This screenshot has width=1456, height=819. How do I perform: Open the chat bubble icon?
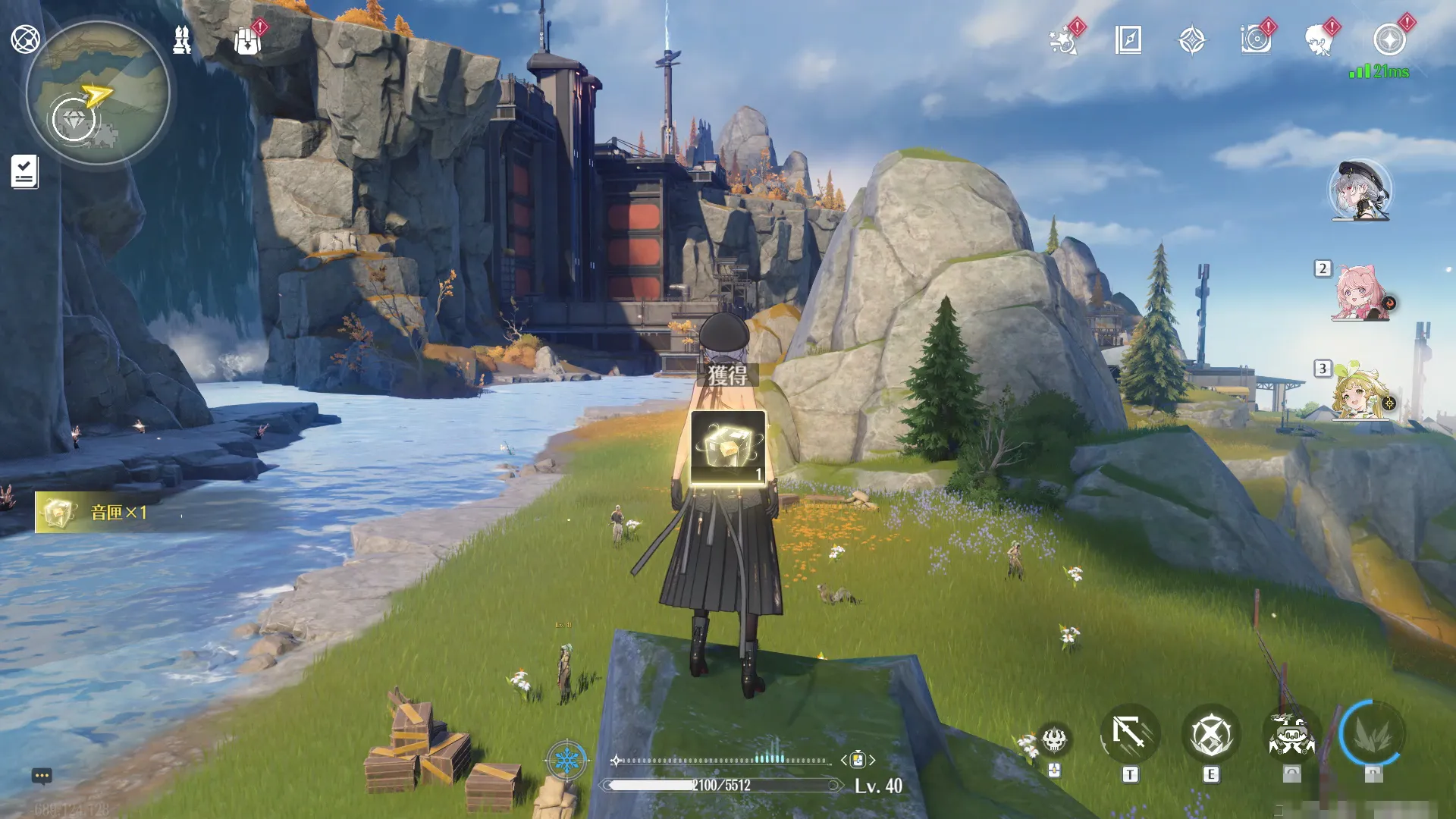(x=42, y=776)
